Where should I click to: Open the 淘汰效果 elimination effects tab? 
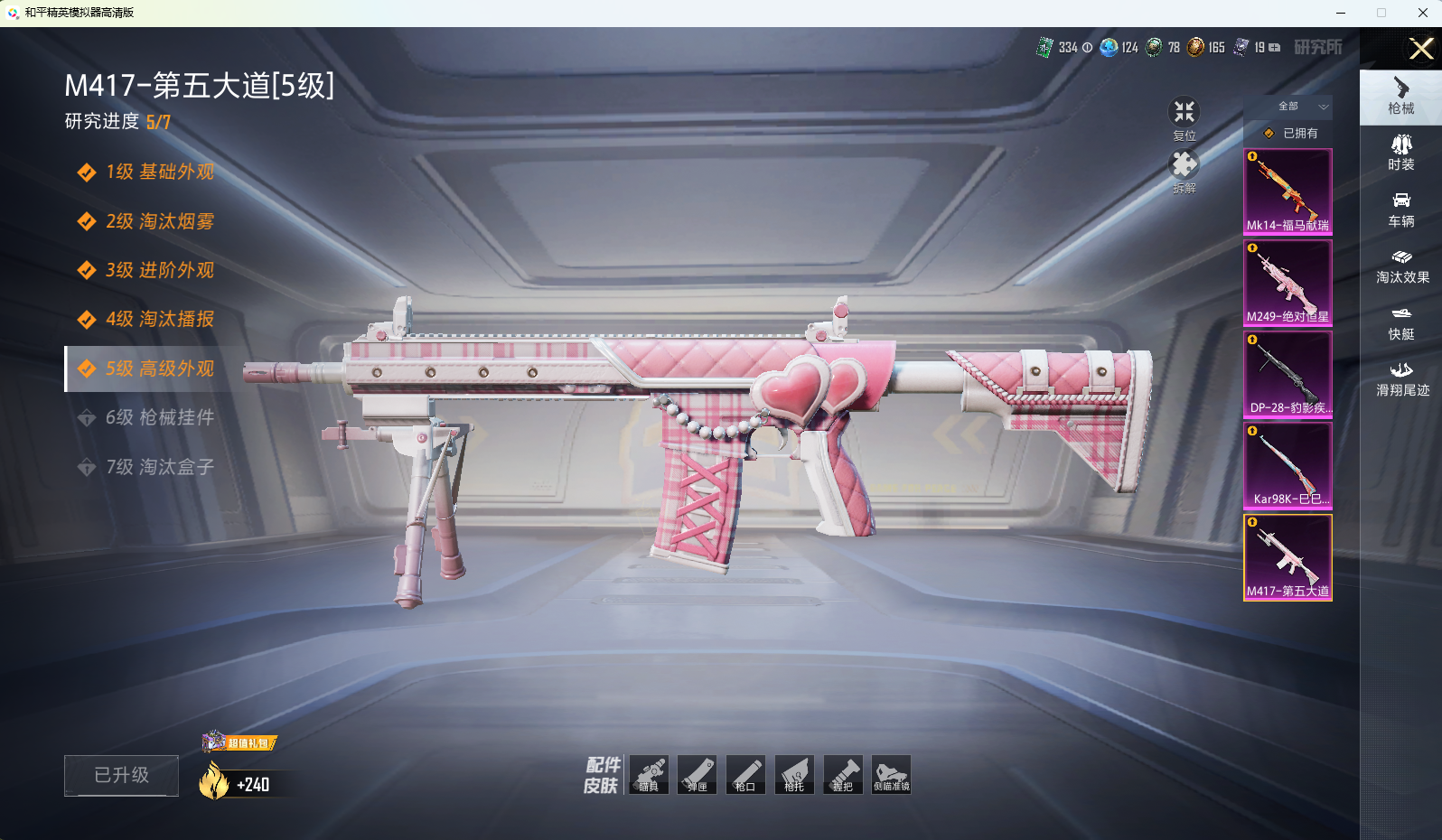pyautogui.click(x=1401, y=266)
